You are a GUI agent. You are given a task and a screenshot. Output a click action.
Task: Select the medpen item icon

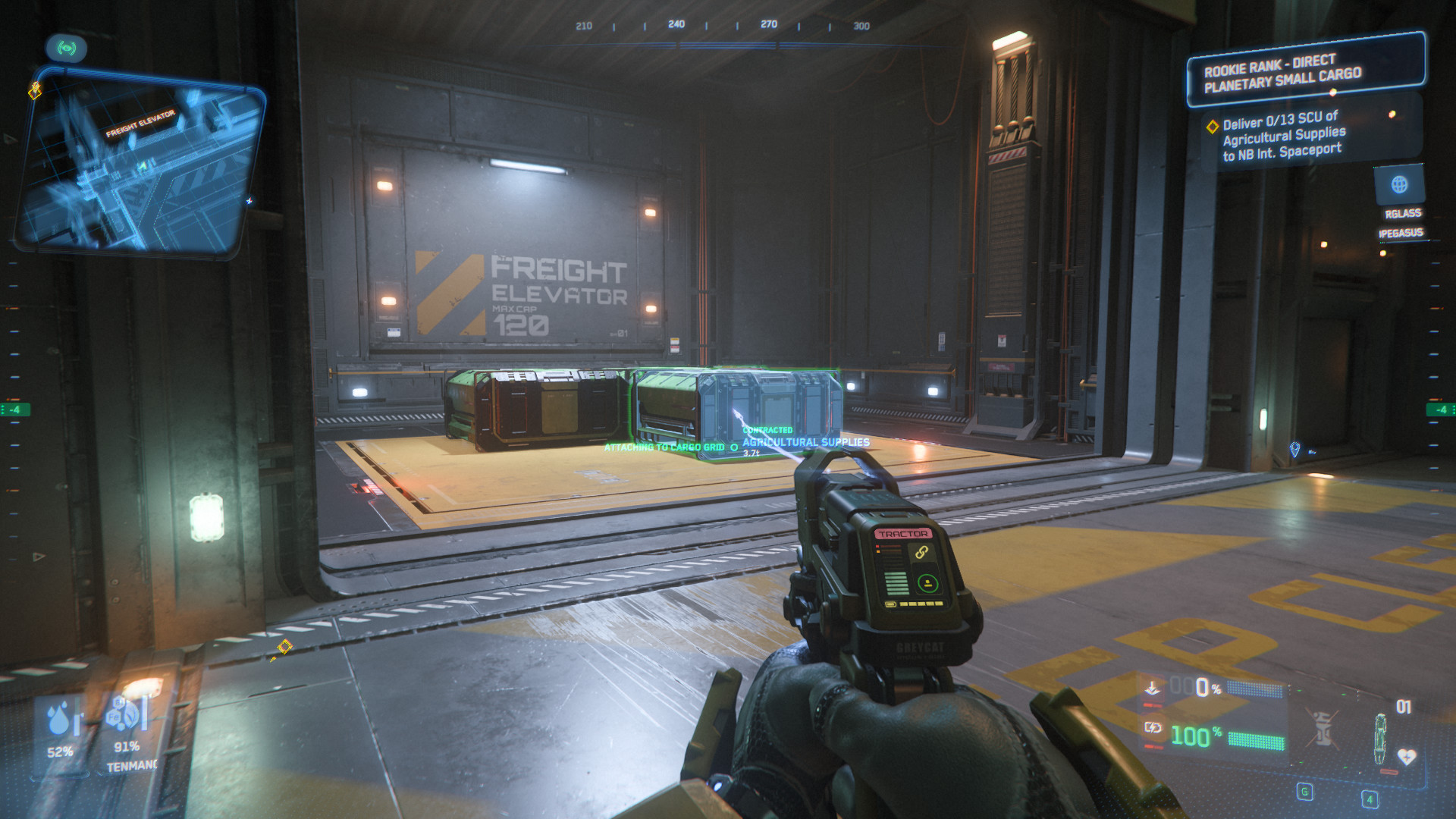(1380, 739)
